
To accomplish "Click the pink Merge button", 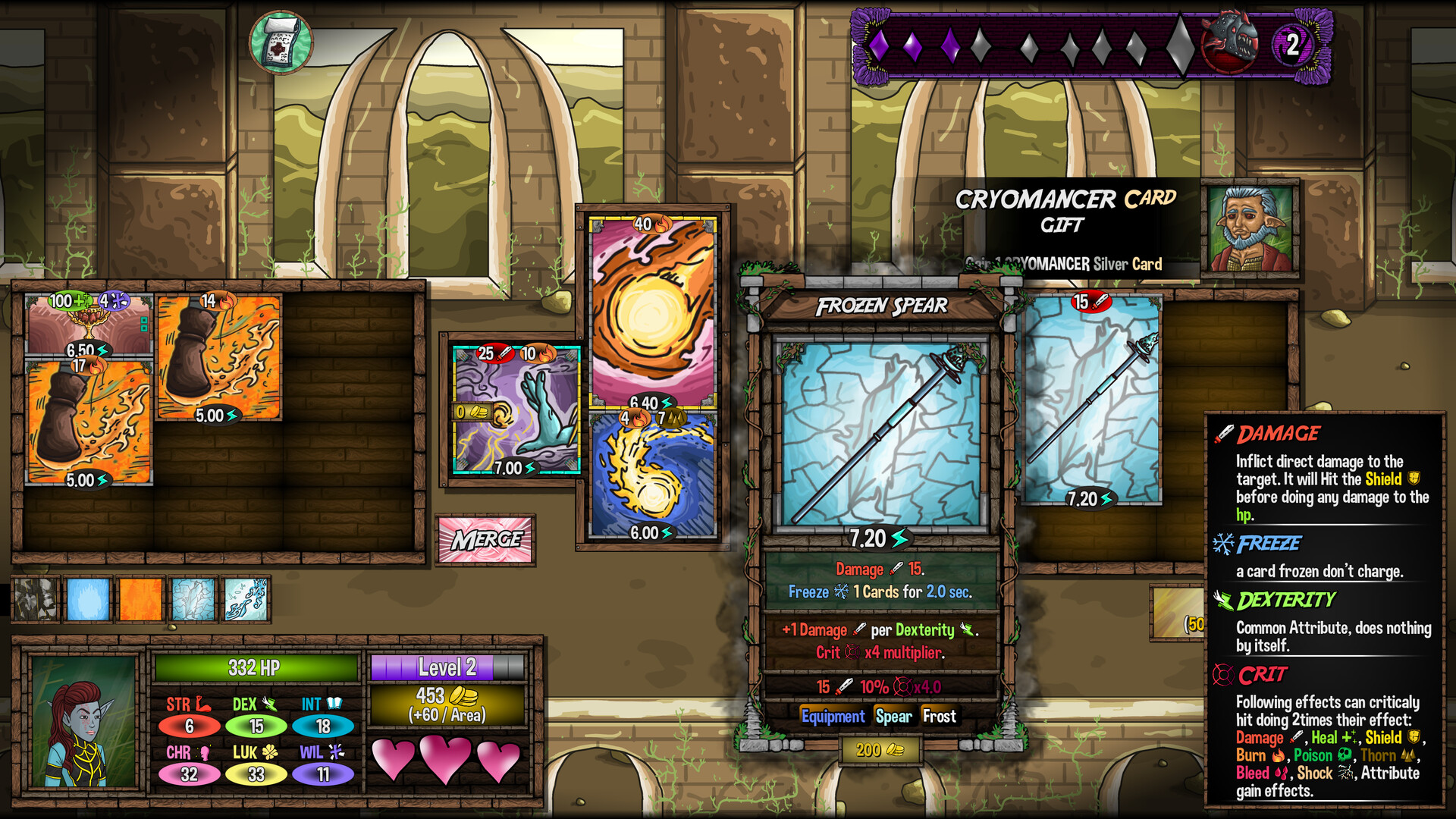I will pyautogui.click(x=485, y=540).
